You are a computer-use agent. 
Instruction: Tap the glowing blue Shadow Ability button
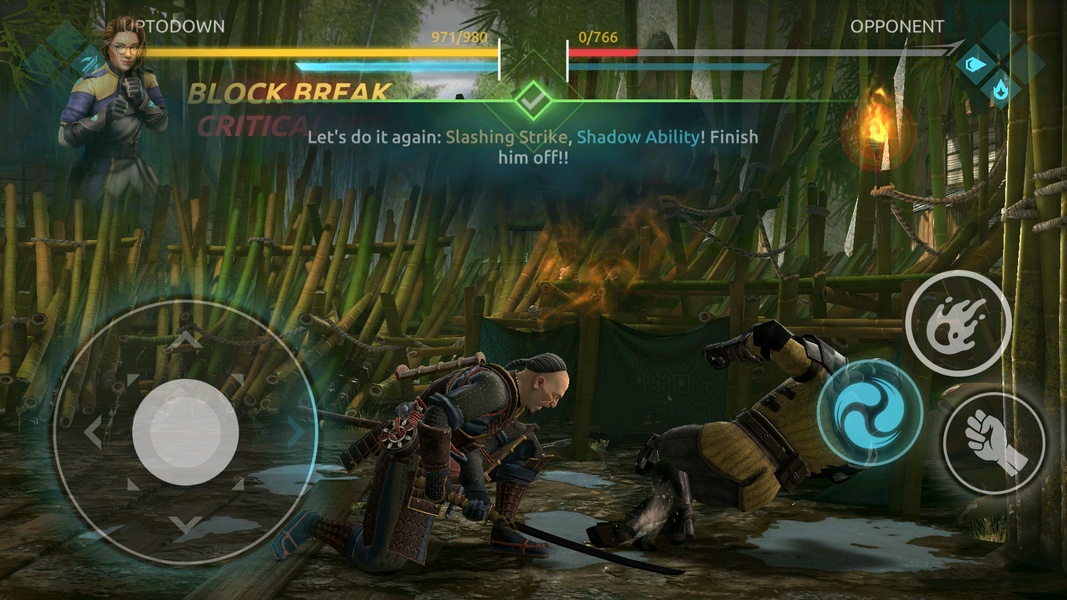click(x=869, y=411)
